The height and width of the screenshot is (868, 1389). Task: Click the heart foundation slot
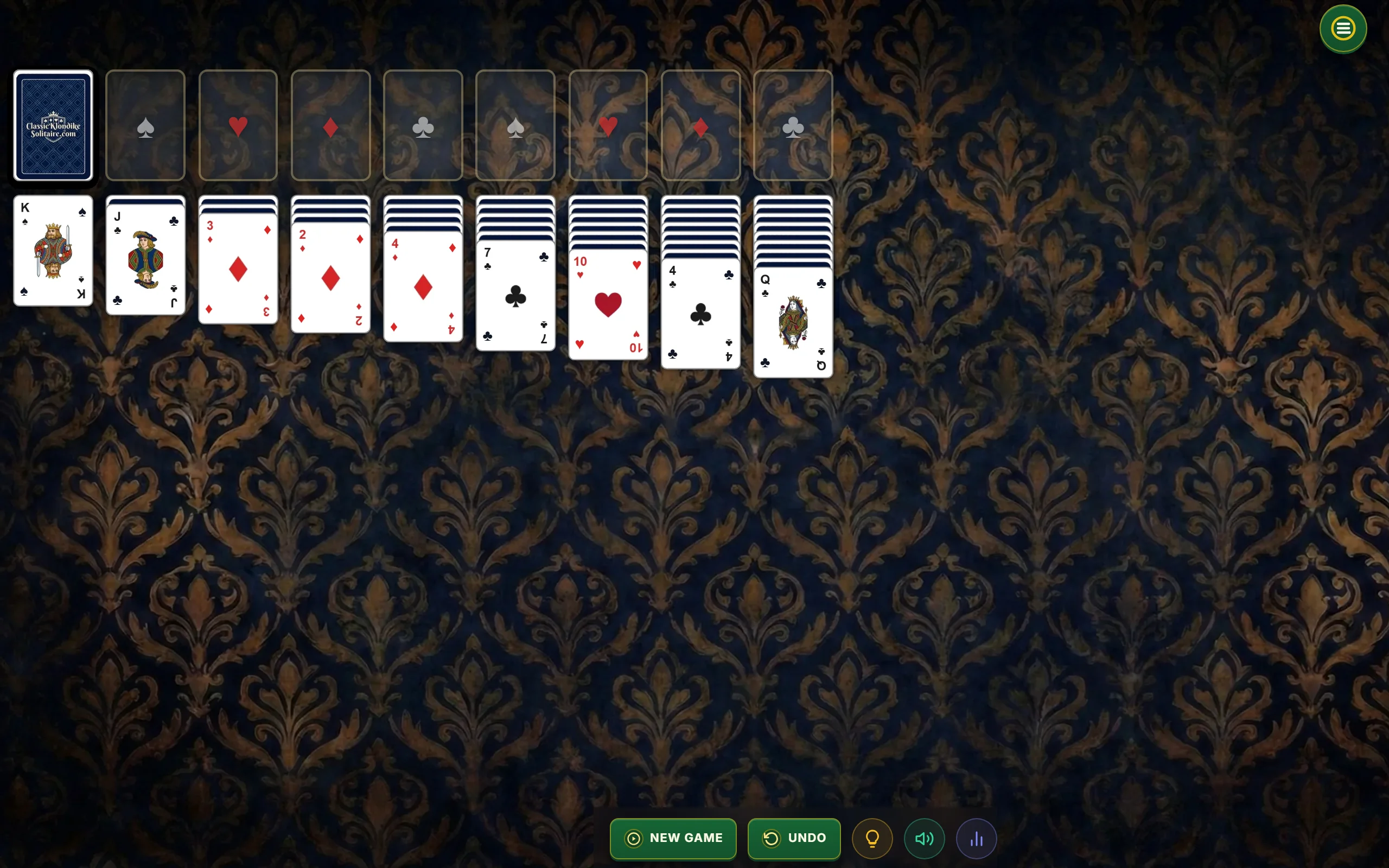tap(238, 125)
